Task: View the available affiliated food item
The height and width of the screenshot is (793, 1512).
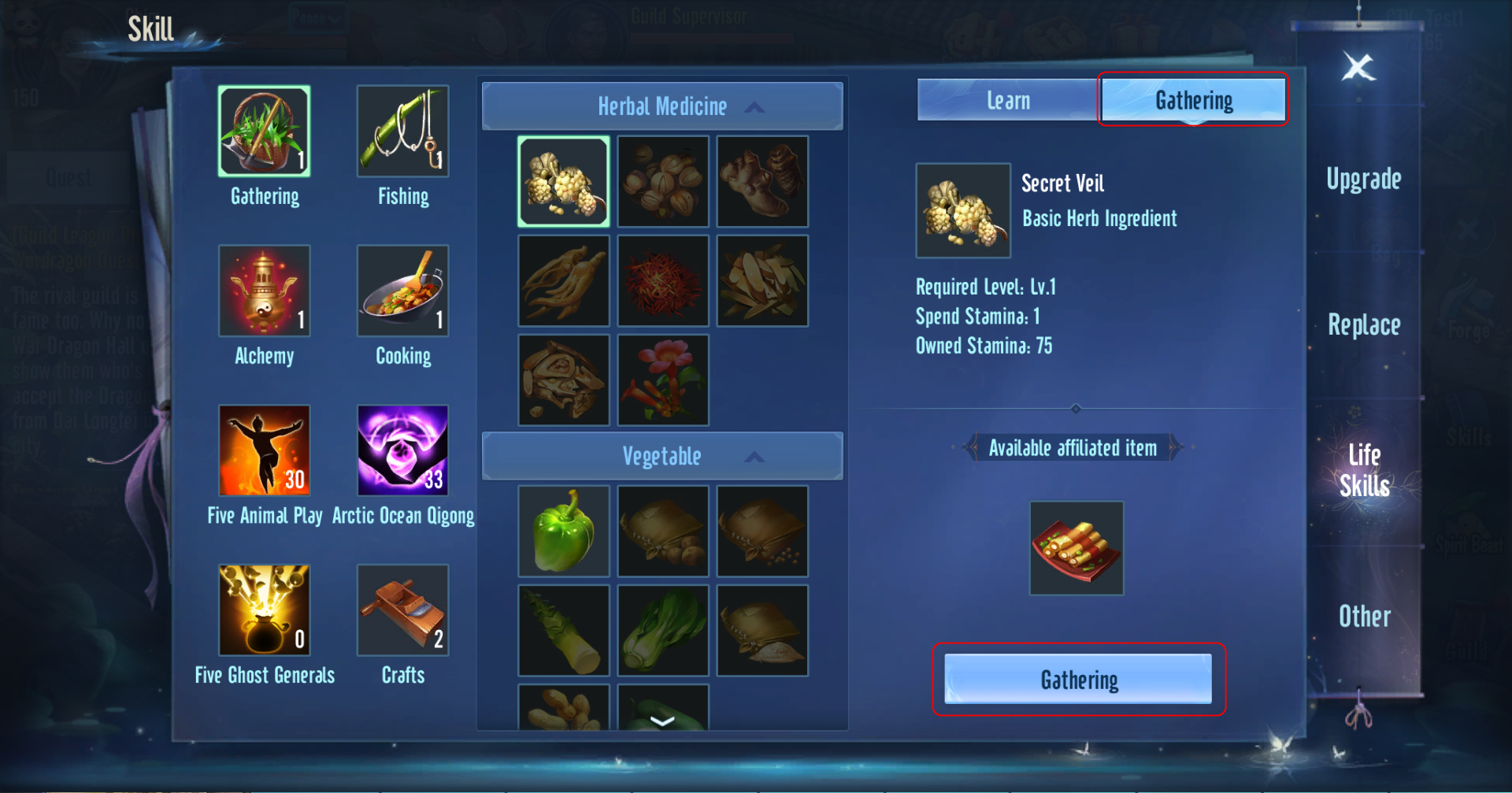Action: (x=1077, y=548)
